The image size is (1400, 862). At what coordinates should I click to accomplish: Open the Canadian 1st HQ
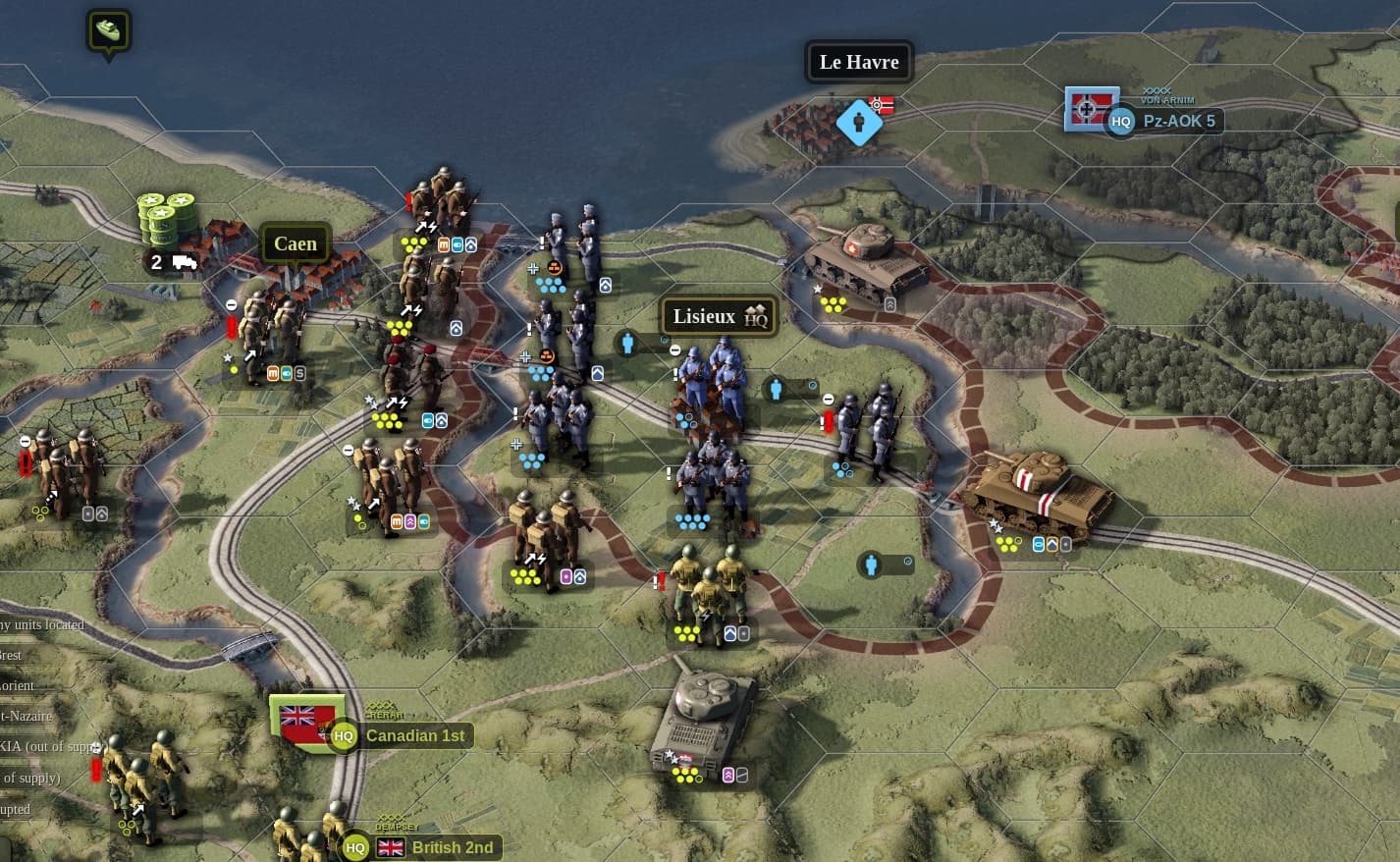coord(343,735)
